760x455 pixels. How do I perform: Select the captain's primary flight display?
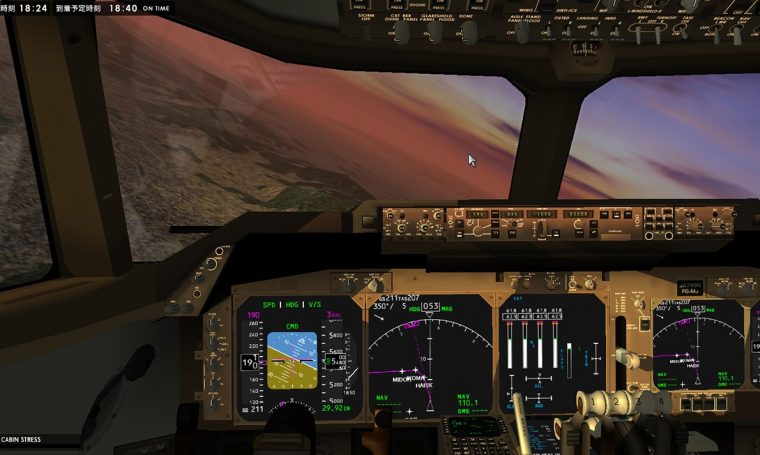[298, 357]
